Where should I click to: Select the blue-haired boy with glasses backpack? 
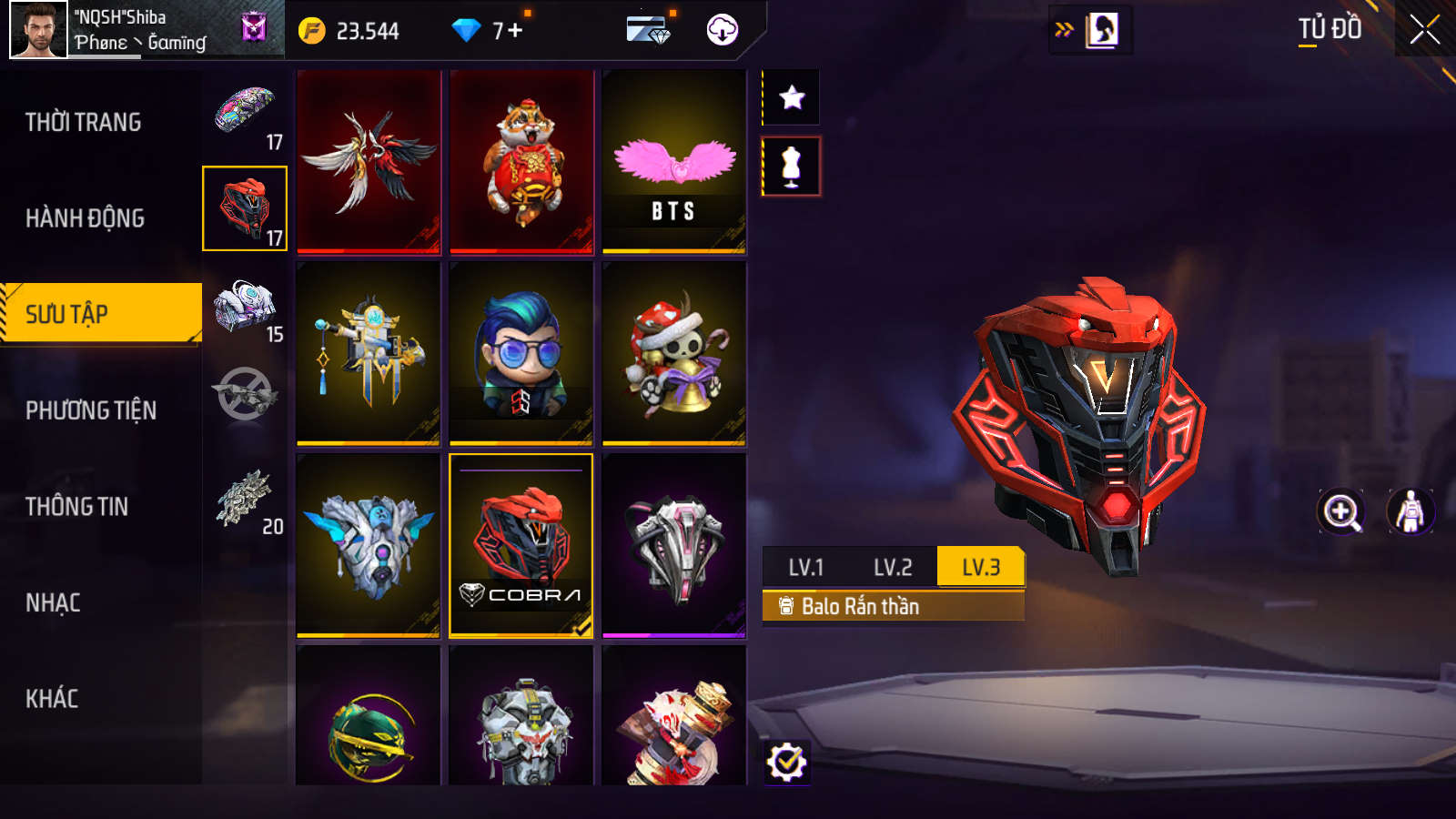click(x=521, y=354)
